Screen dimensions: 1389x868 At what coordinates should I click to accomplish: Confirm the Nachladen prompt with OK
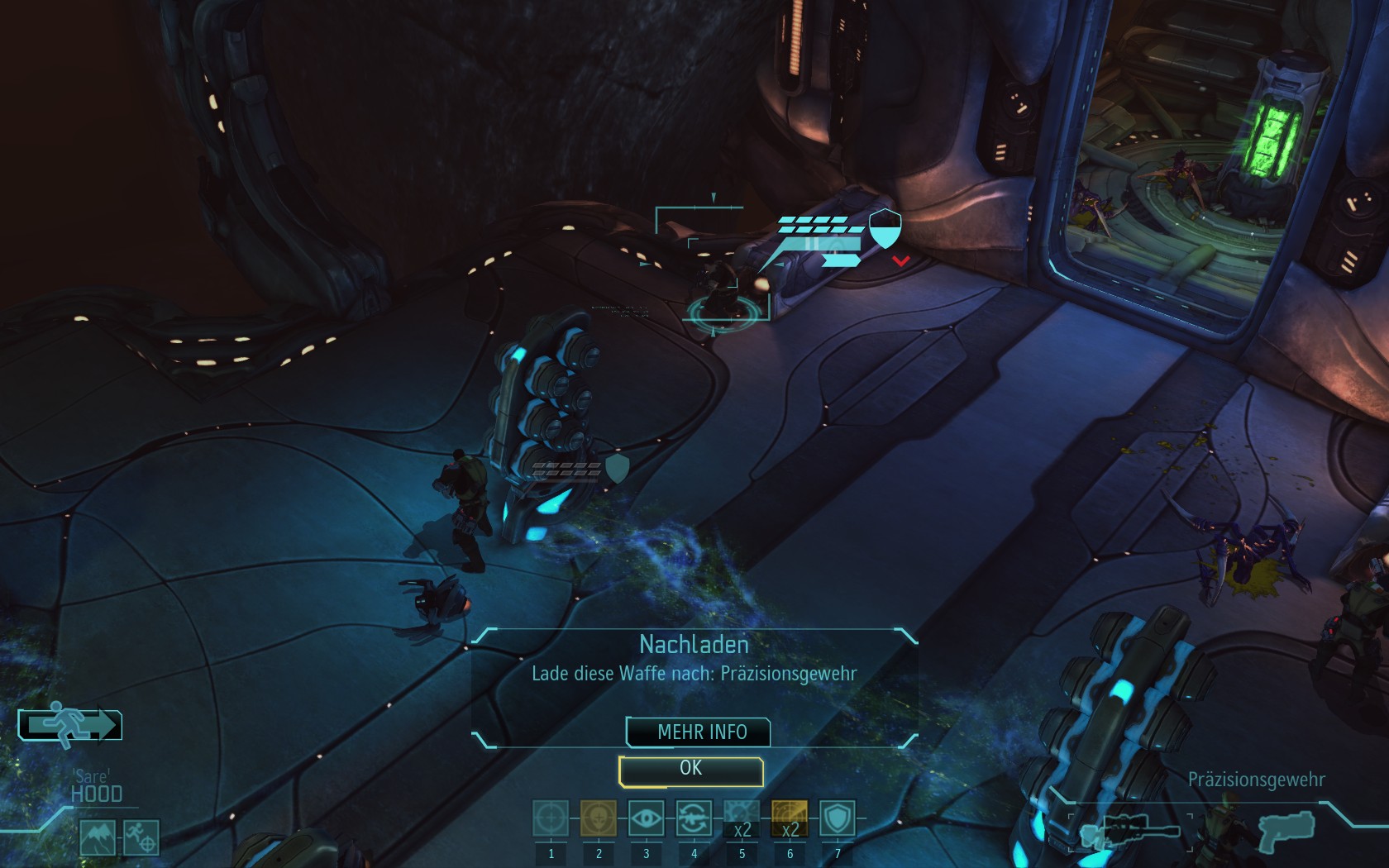click(x=690, y=770)
